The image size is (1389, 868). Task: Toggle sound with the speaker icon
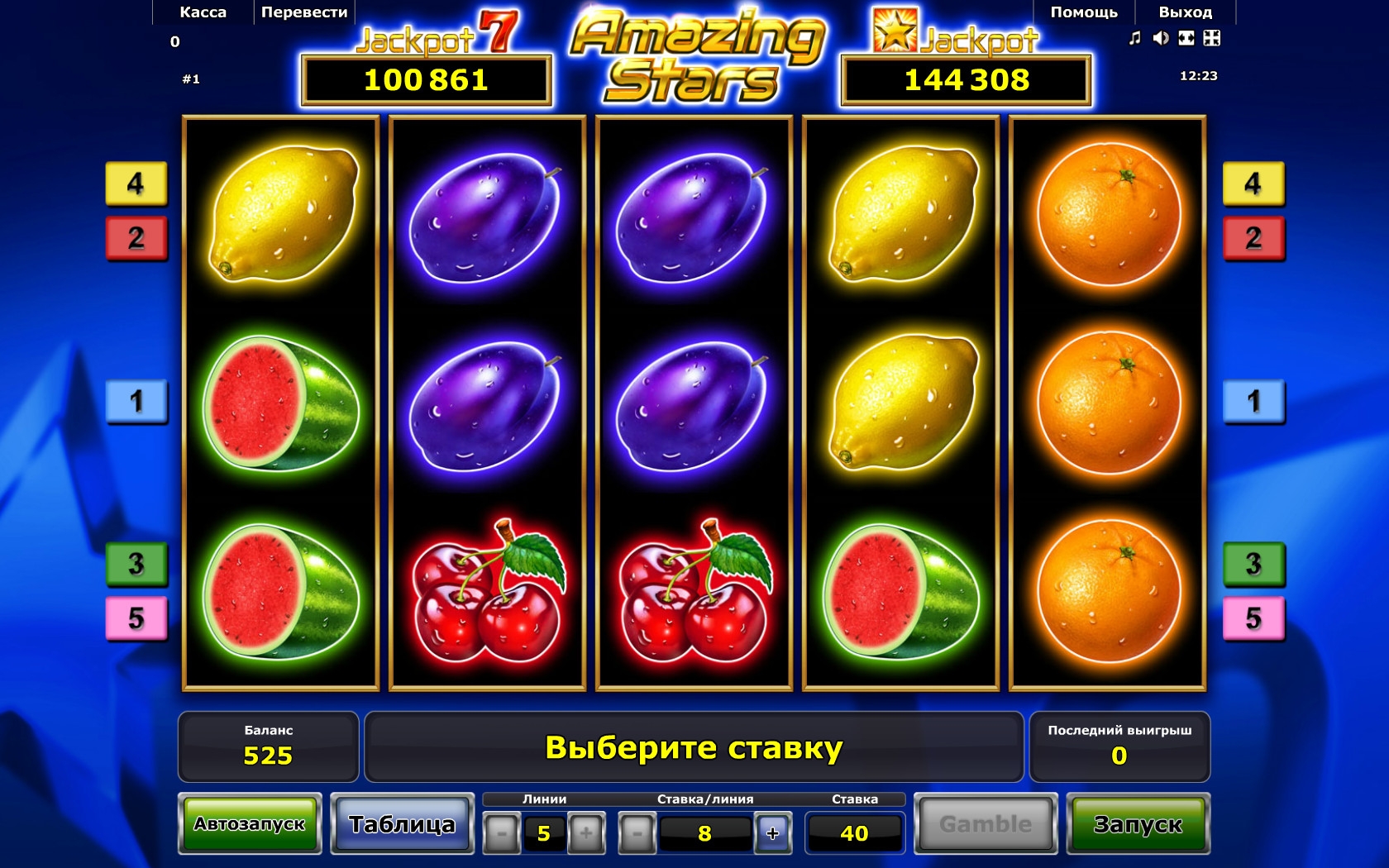(x=1161, y=38)
